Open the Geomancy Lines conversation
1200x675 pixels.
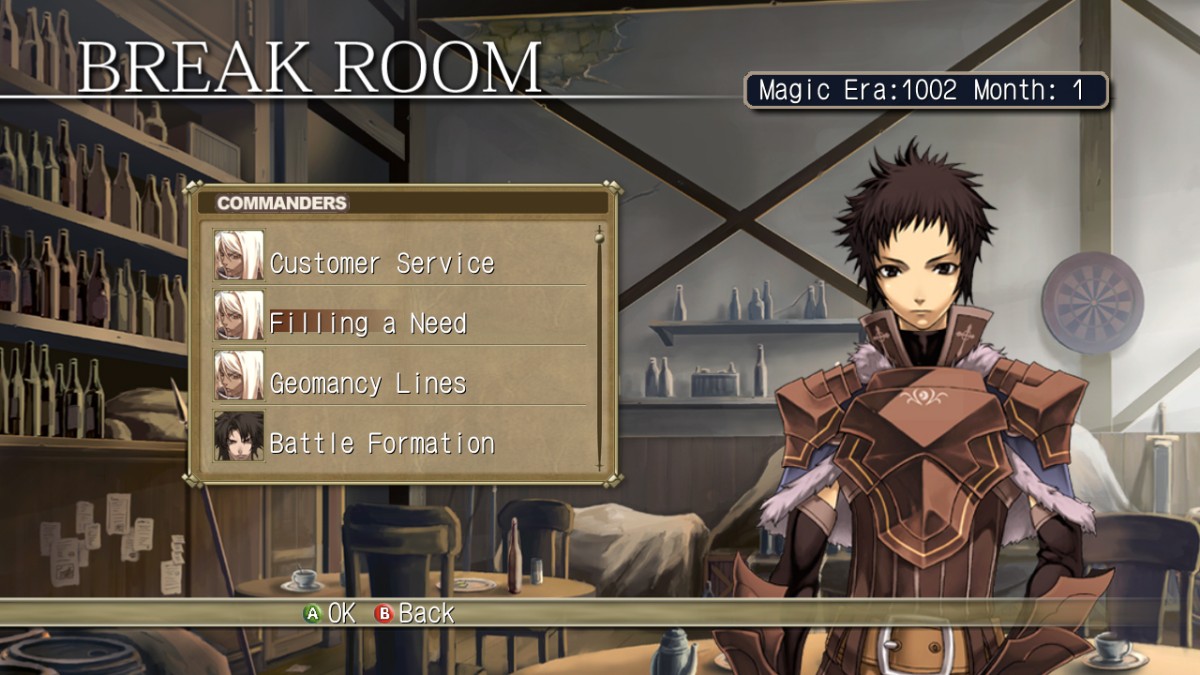[368, 383]
